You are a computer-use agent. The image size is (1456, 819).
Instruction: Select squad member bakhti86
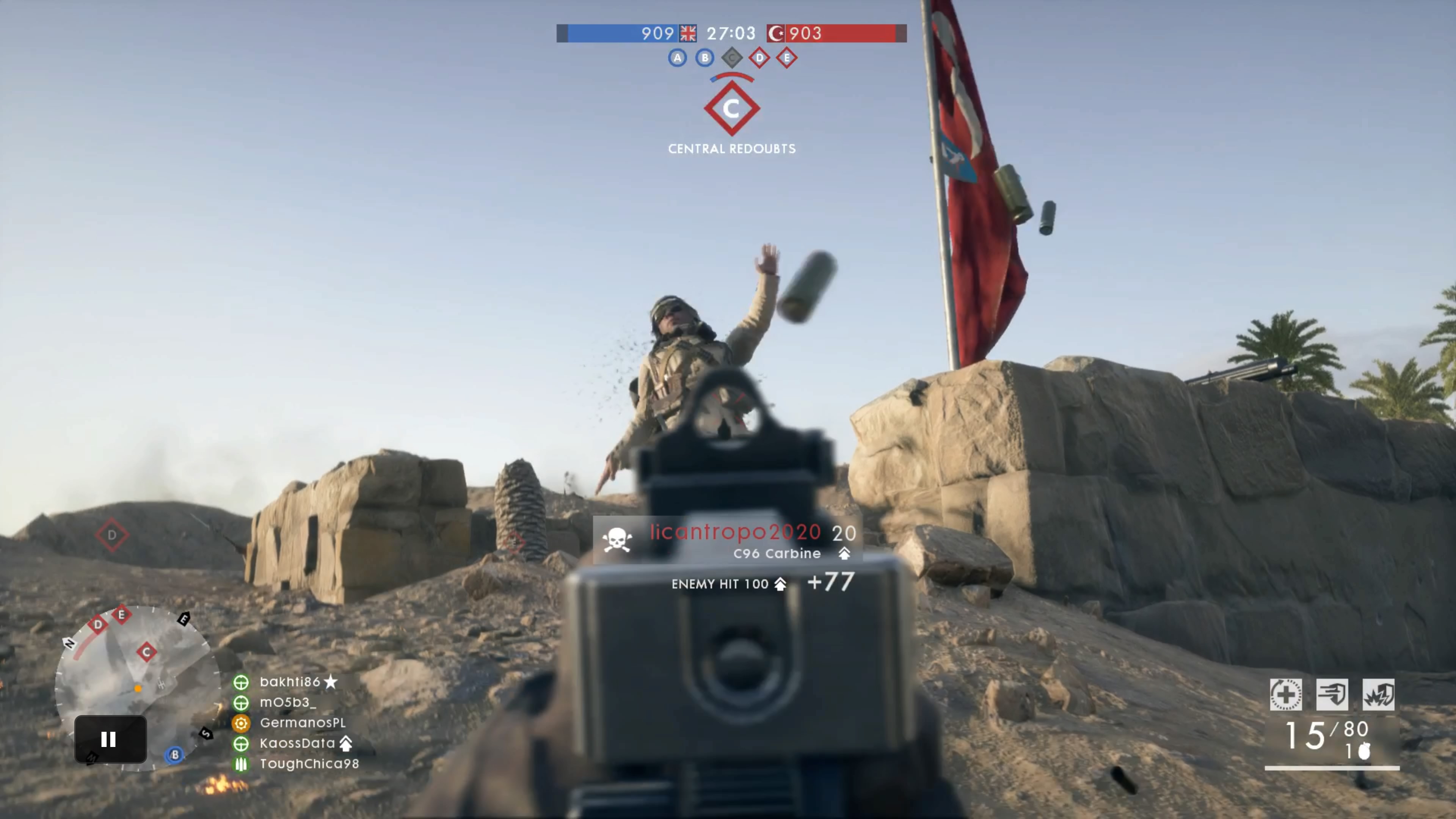coord(290,682)
